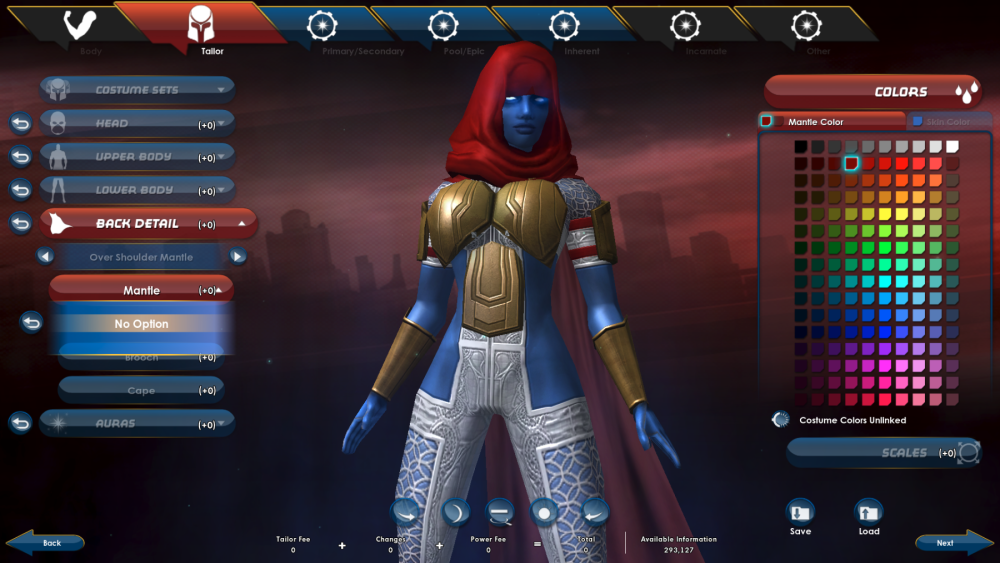Proceed with the Next button

coord(946,543)
